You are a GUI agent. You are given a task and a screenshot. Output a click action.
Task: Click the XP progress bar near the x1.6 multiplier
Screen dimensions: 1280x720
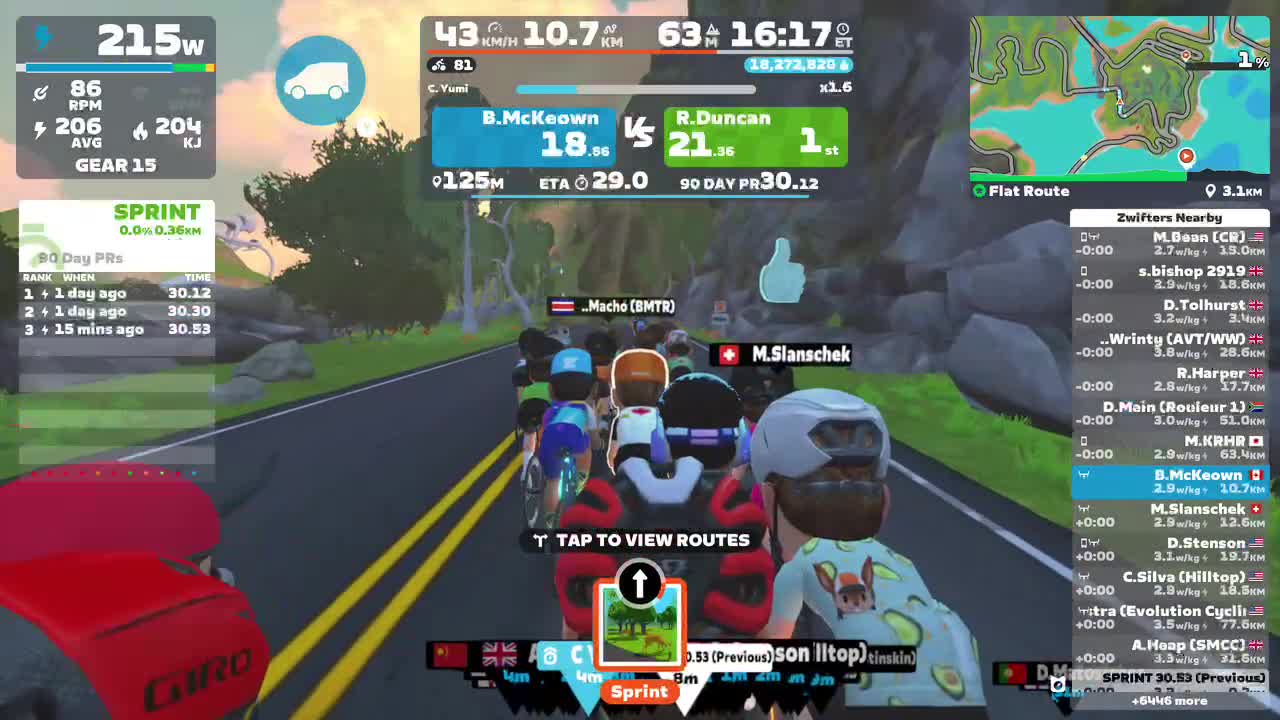click(x=635, y=89)
